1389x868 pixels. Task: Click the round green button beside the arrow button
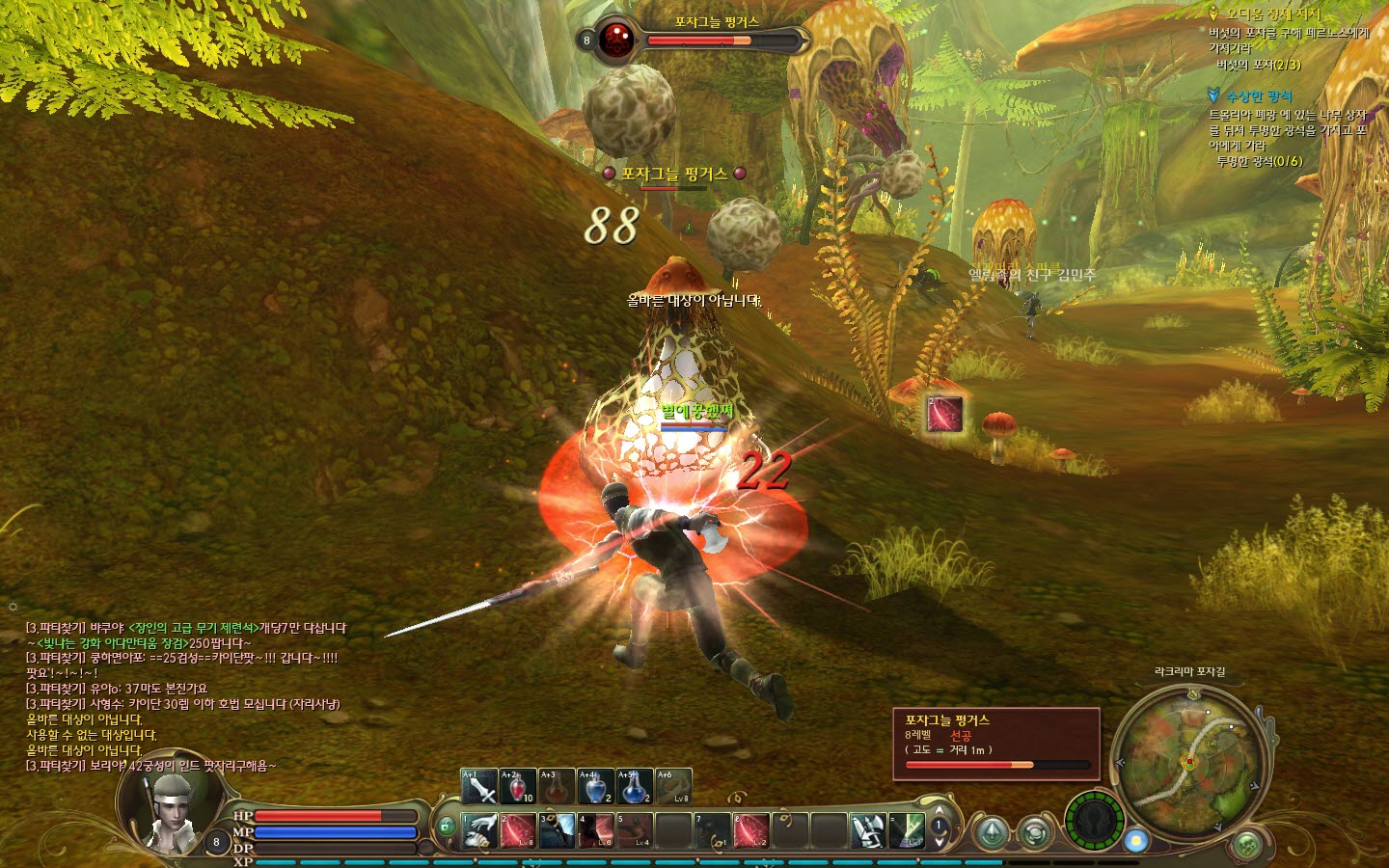1035,831
